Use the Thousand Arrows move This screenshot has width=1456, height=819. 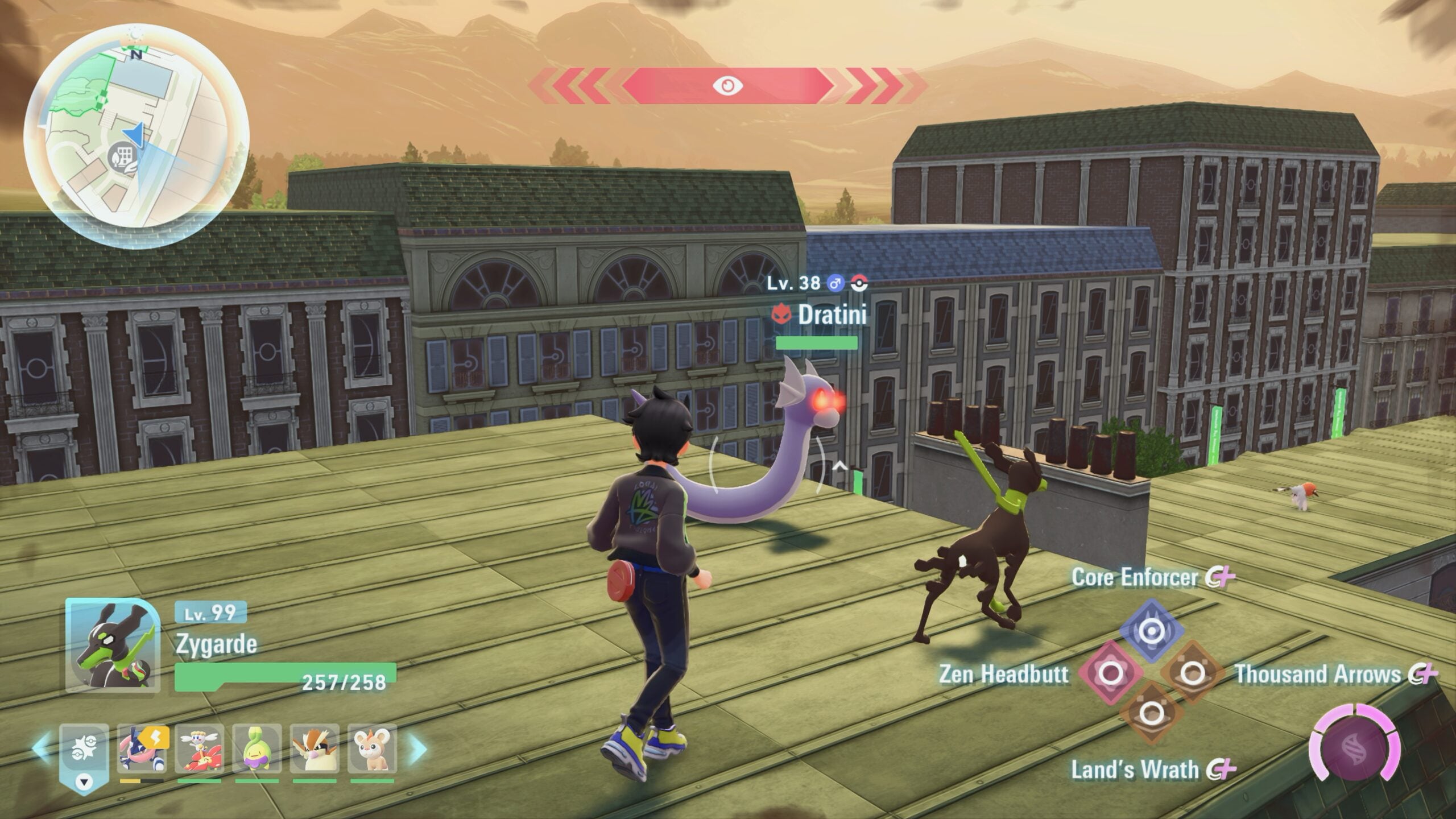tap(1192, 674)
